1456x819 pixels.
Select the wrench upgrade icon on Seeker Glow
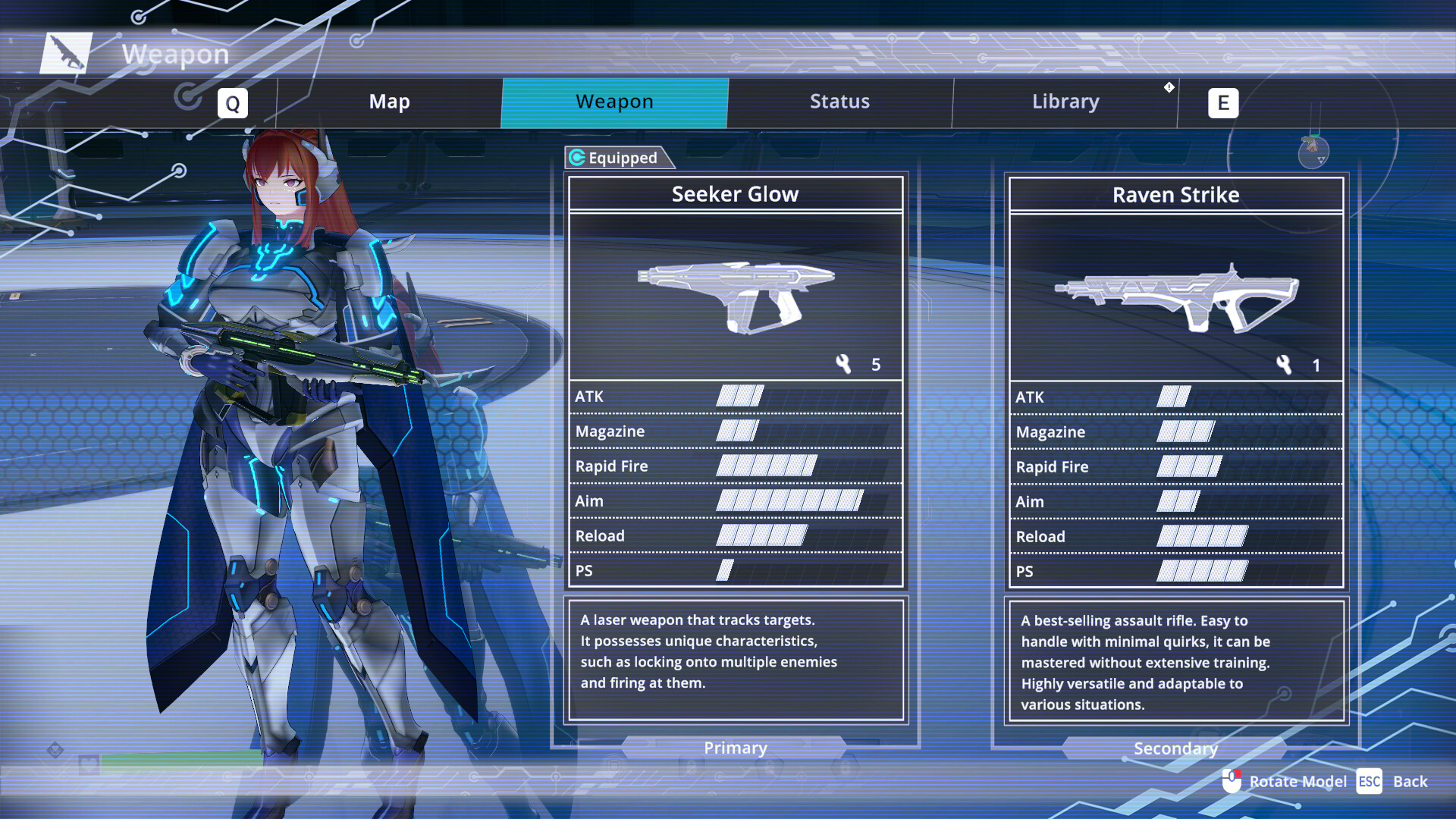pyautogui.click(x=844, y=364)
